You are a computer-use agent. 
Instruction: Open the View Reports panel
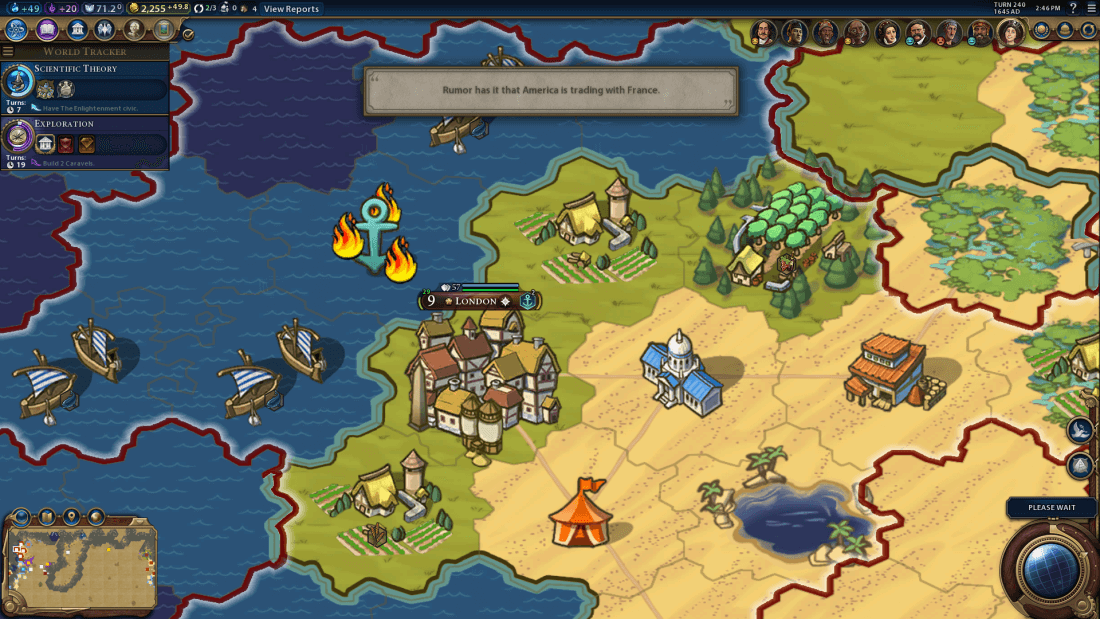coord(291,9)
